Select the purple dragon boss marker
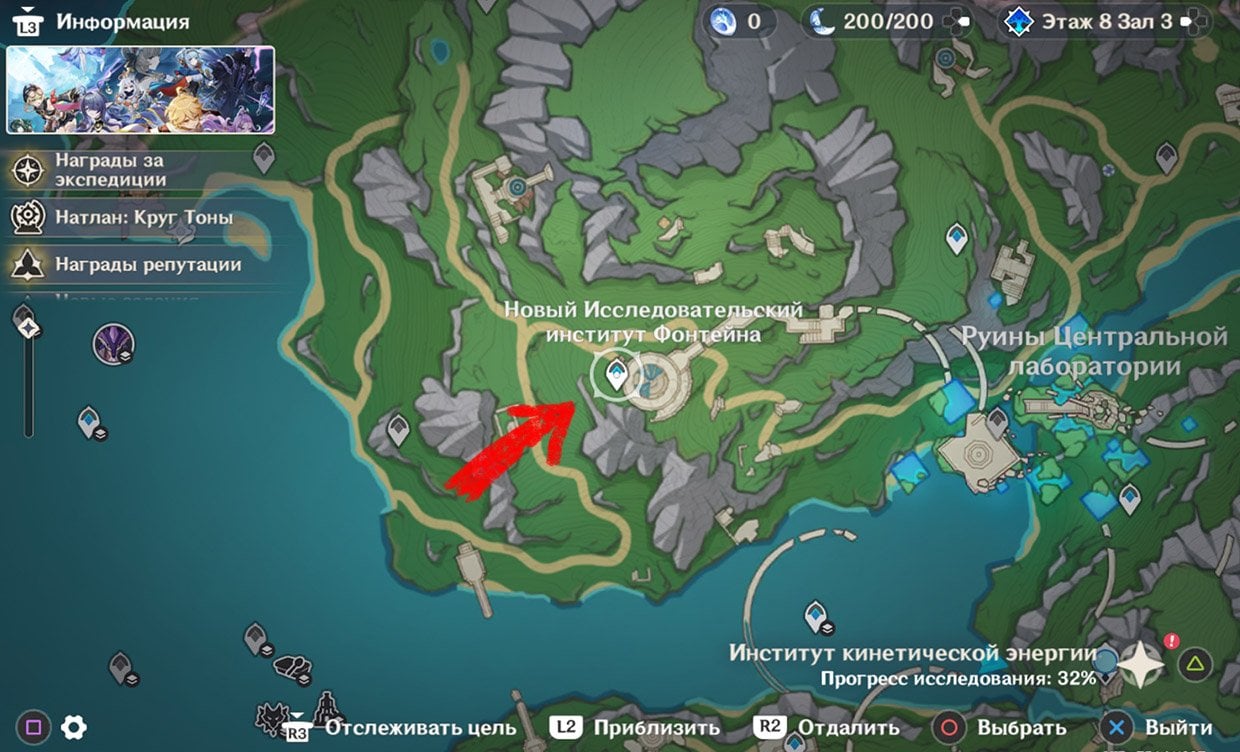Image resolution: width=1240 pixels, height=752 pixels. tap(113, 344)
